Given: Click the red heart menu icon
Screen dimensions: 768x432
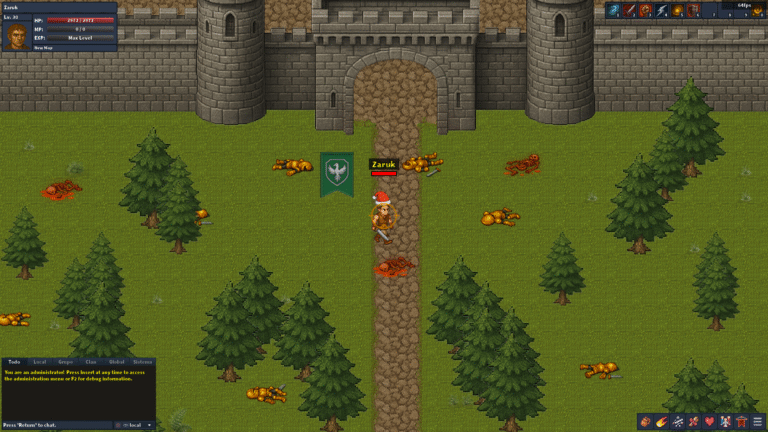Looking at the screenshot, I should 710,422.
